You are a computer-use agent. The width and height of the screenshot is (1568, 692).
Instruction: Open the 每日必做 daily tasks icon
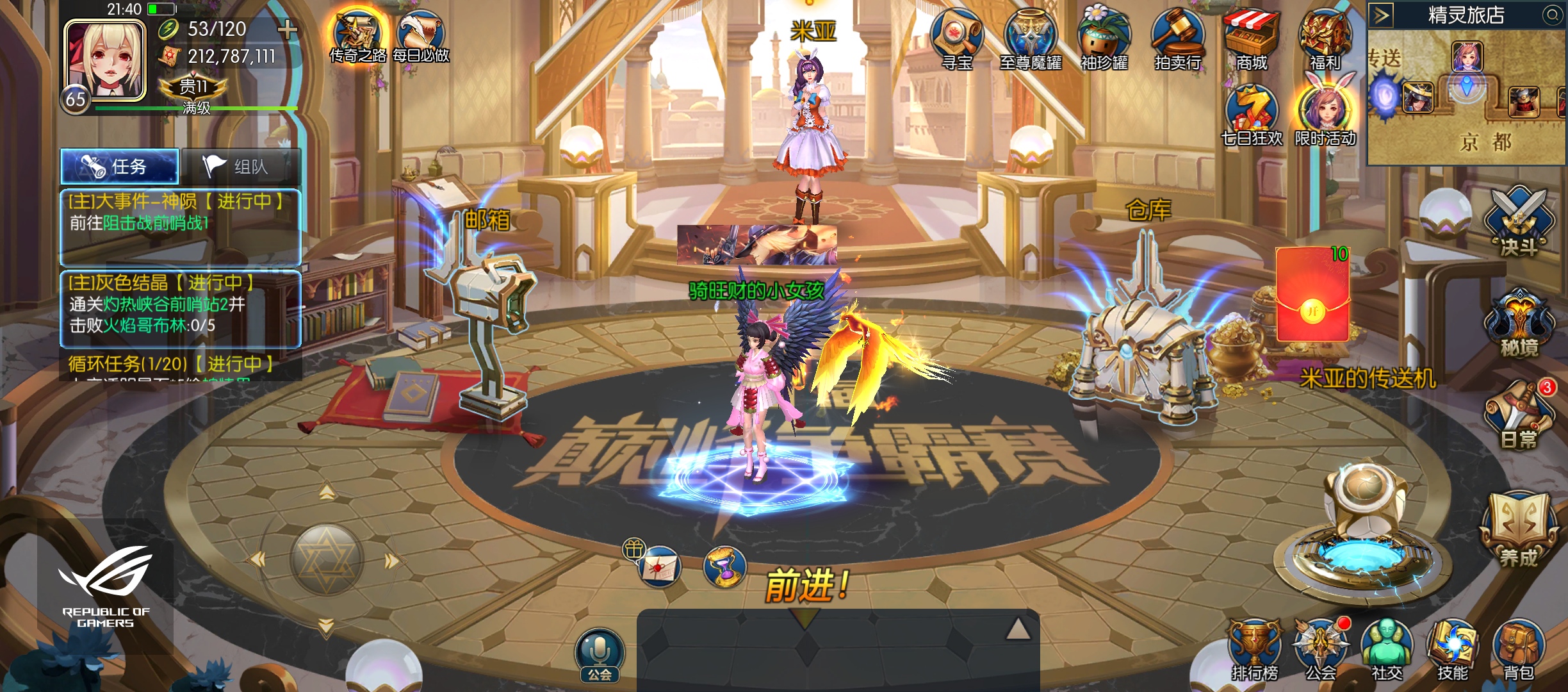point(421,36)
